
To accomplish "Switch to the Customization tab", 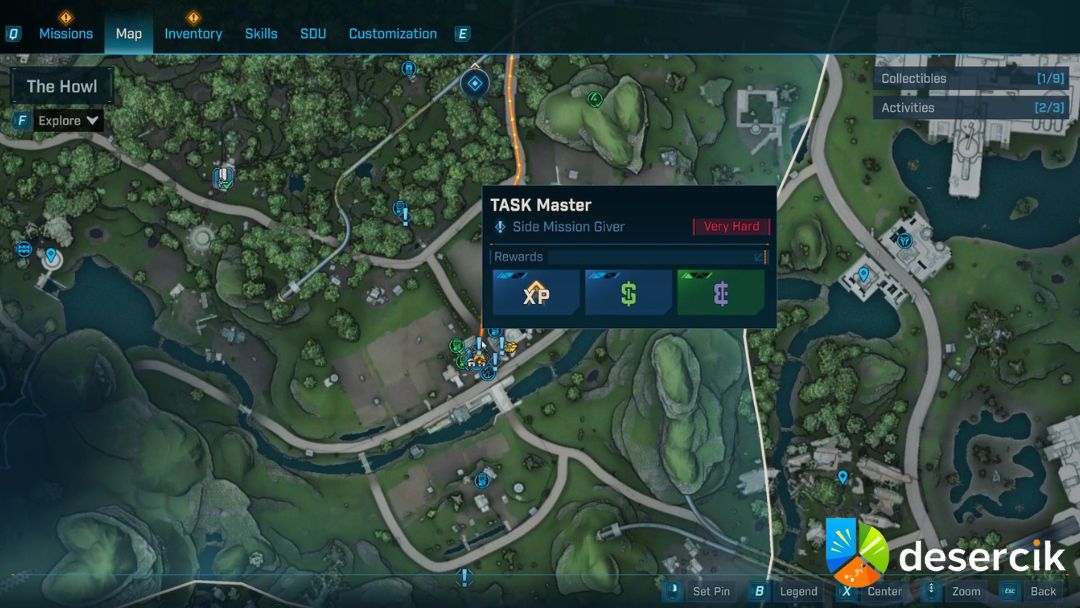I will point(392,33).
